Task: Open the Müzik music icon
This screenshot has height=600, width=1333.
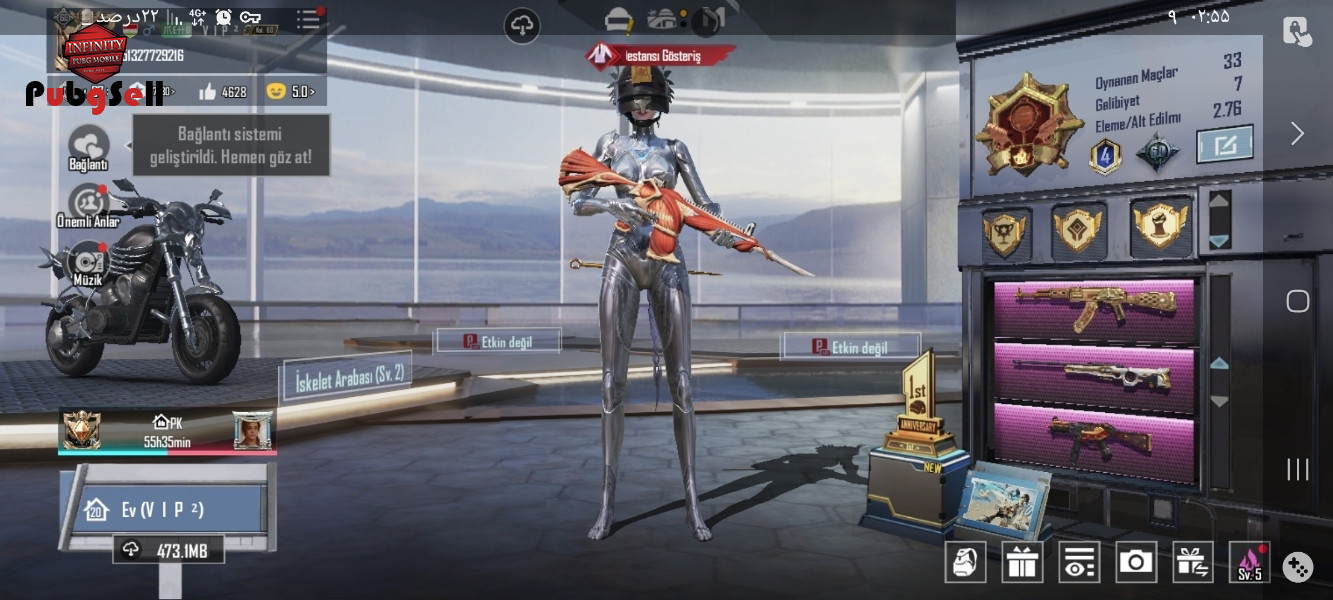Action: (x=88, y=262)
